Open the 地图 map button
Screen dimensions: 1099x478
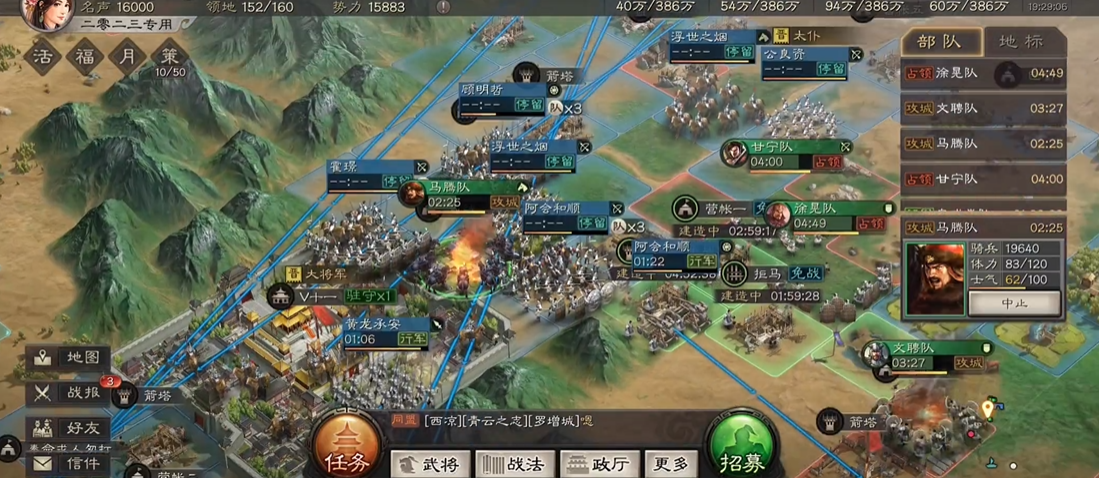tap(68, 357)
